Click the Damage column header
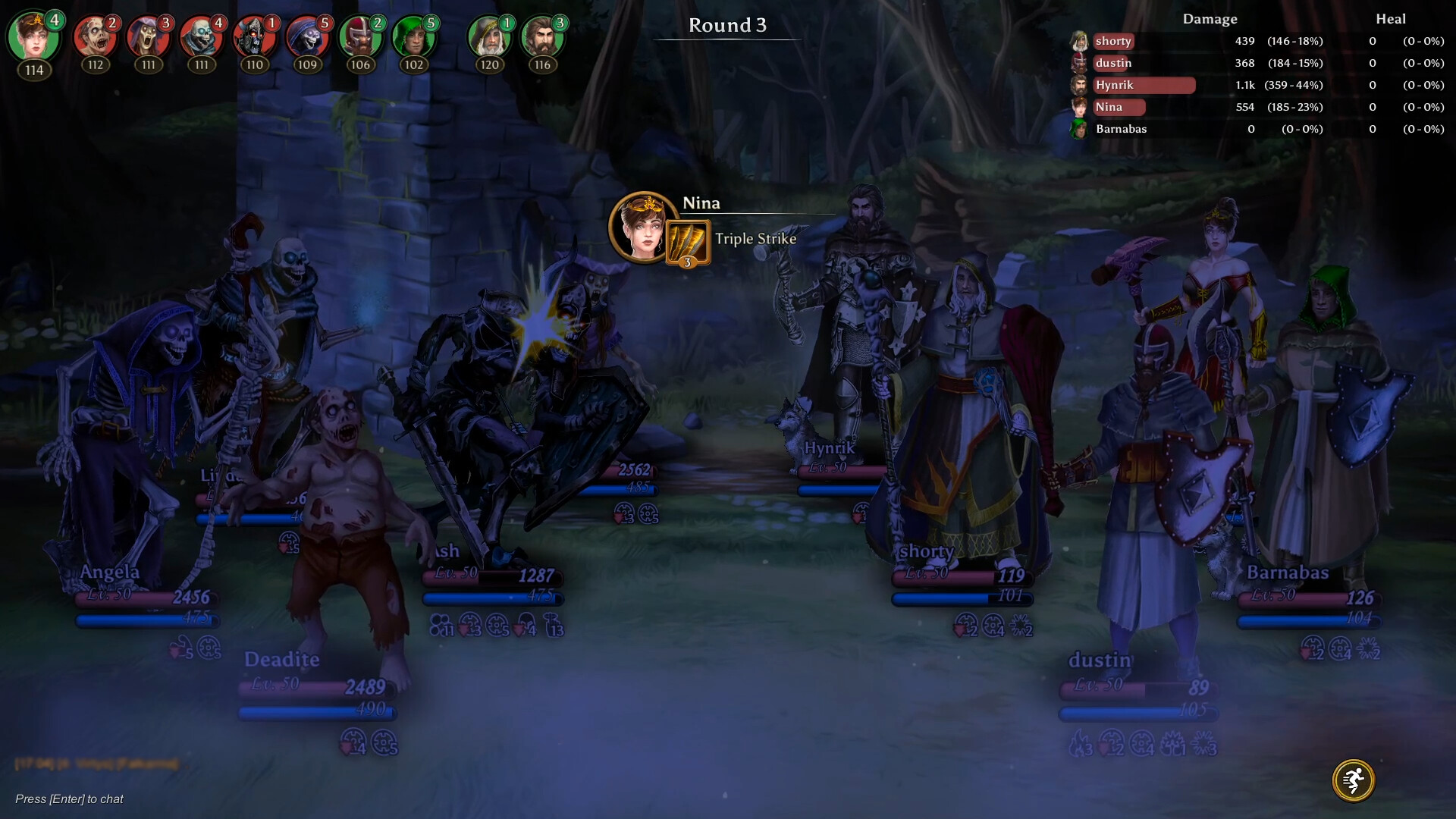Screen dimensions: 1456x819 (x=1211, y=19)
